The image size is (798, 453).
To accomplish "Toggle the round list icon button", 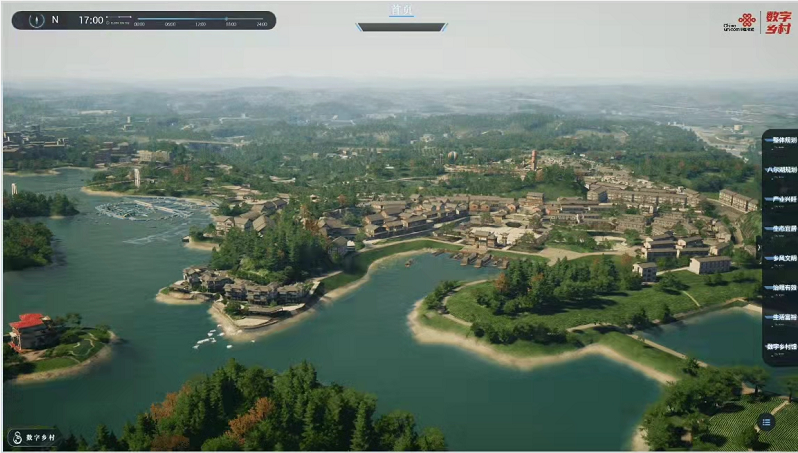I will tap(766, 422).
